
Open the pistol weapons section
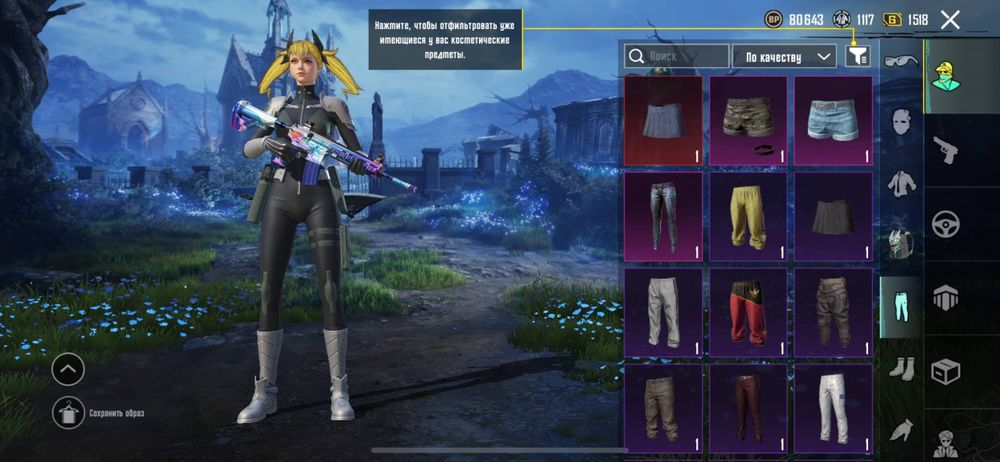[945, 150]
